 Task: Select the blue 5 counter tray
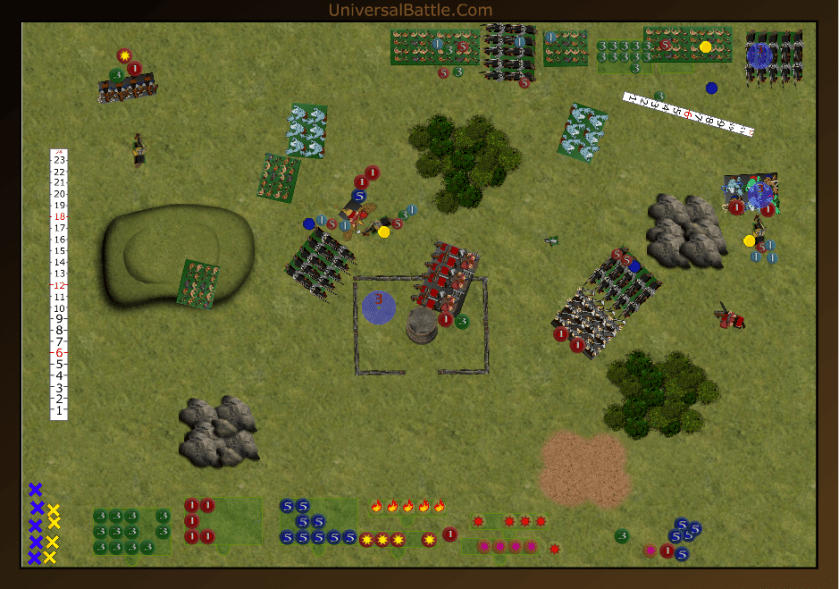point(318,523)
